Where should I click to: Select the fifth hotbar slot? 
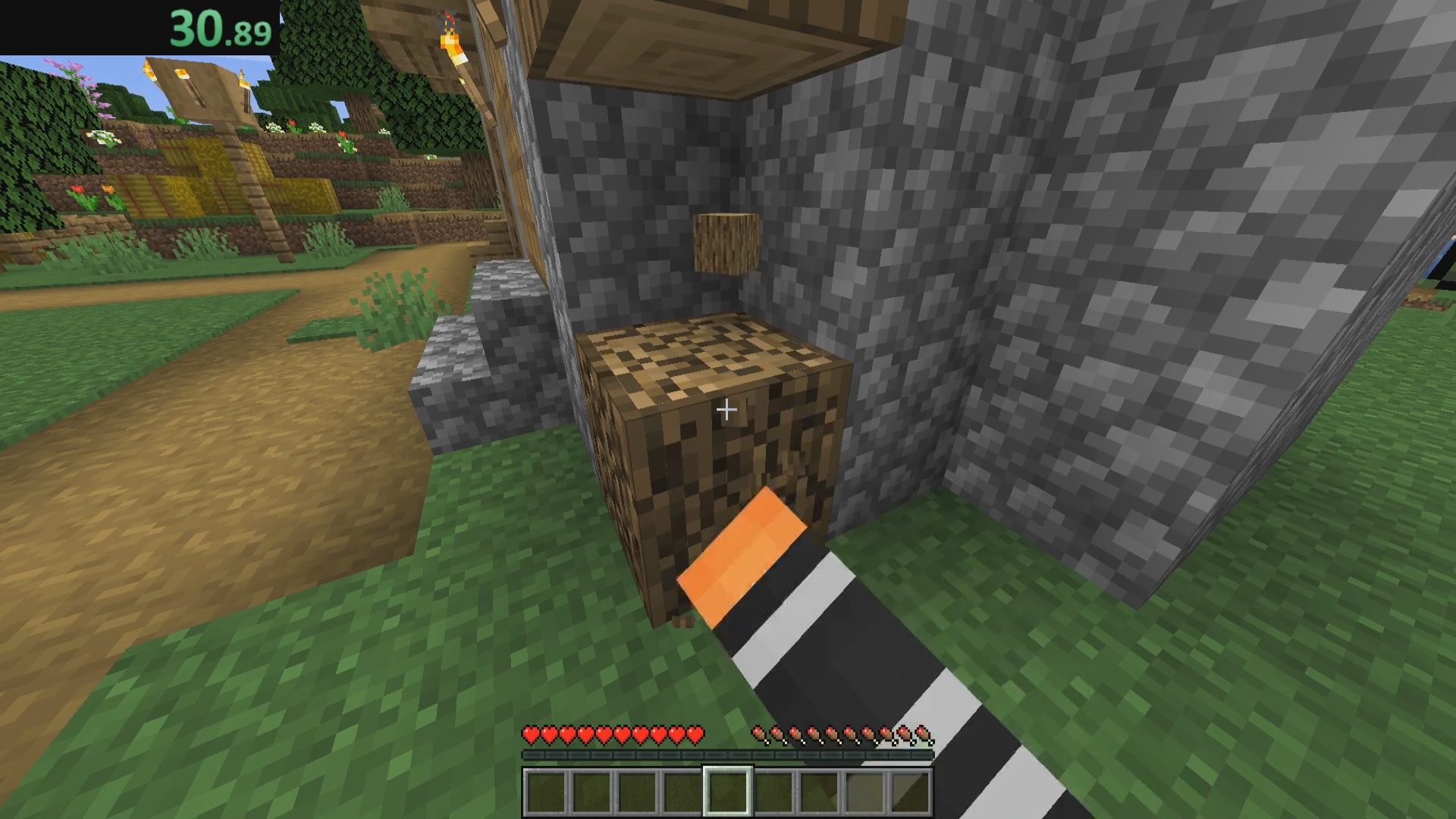click(x=726, y=791)
